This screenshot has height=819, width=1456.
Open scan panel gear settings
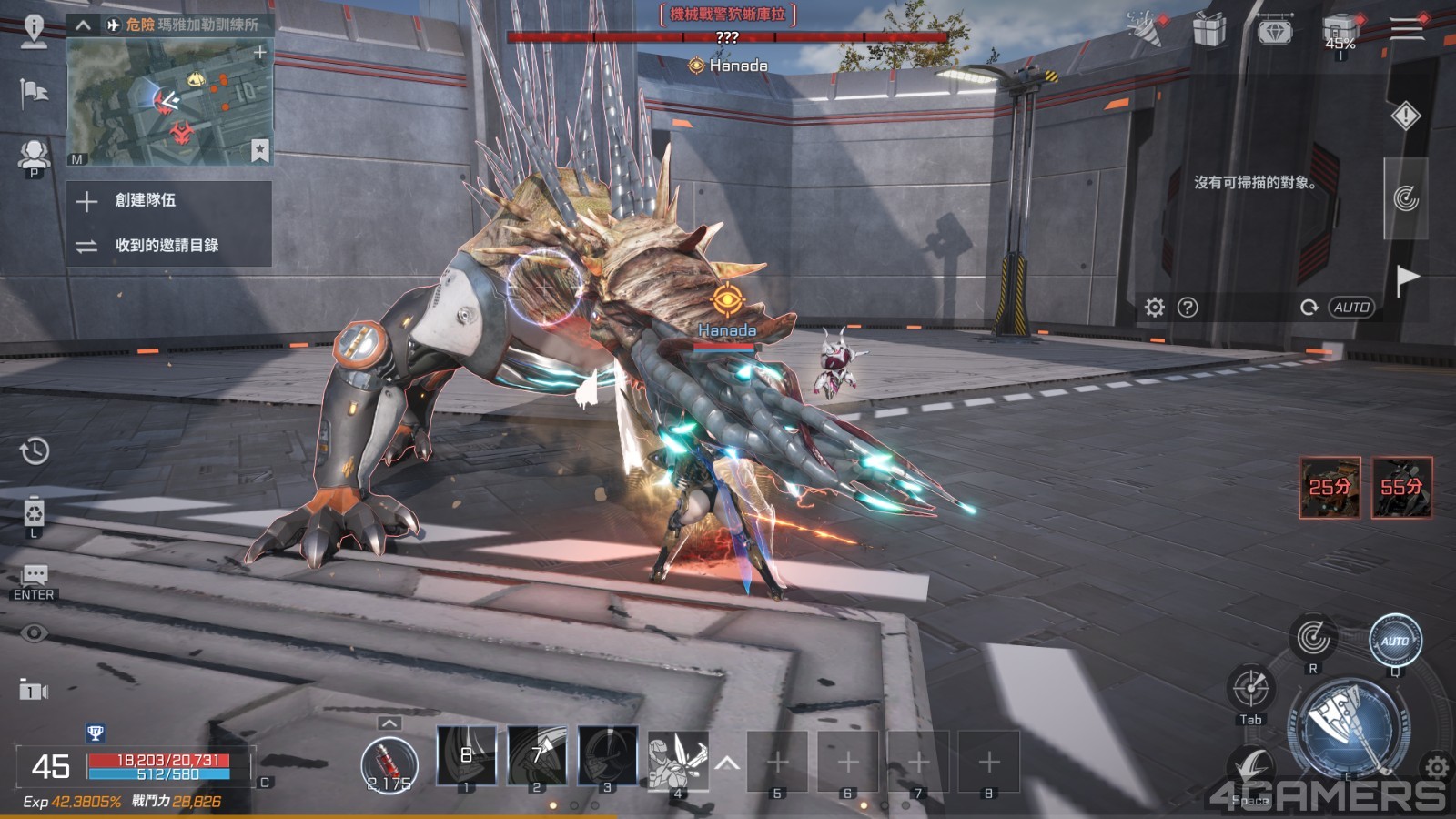point(1155,308)
